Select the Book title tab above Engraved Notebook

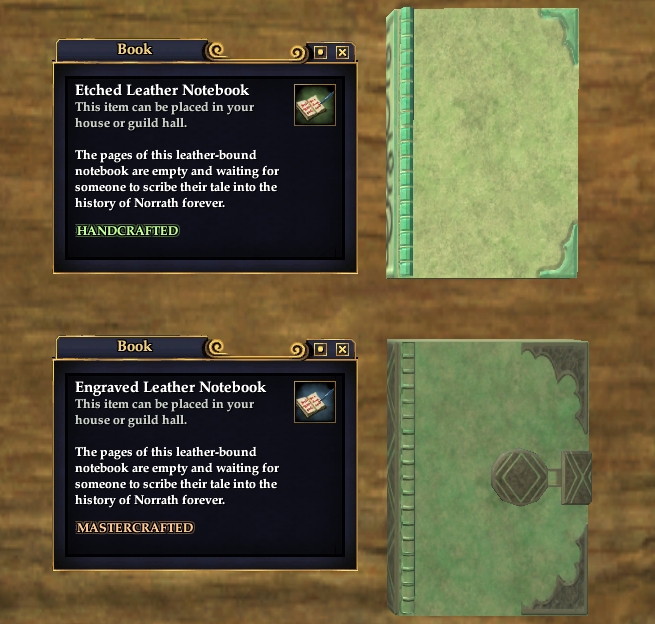[x=134, y=346]
